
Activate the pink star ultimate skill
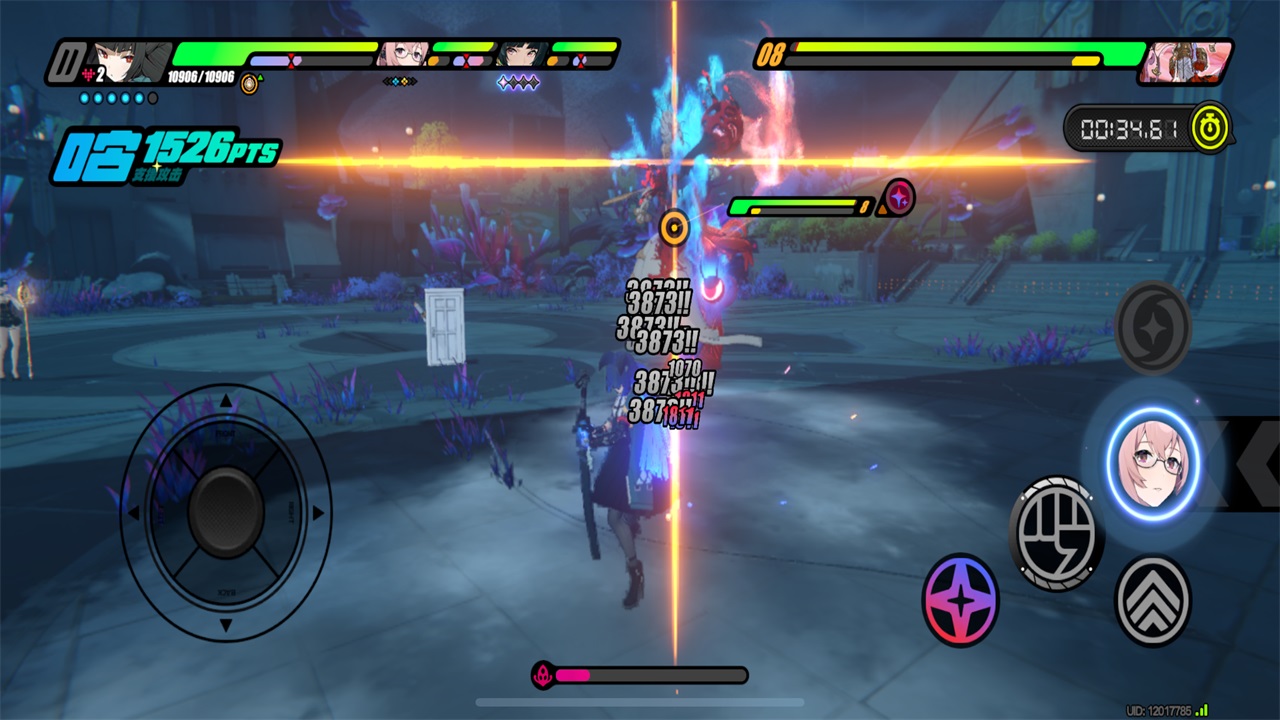tap(960, 600)
